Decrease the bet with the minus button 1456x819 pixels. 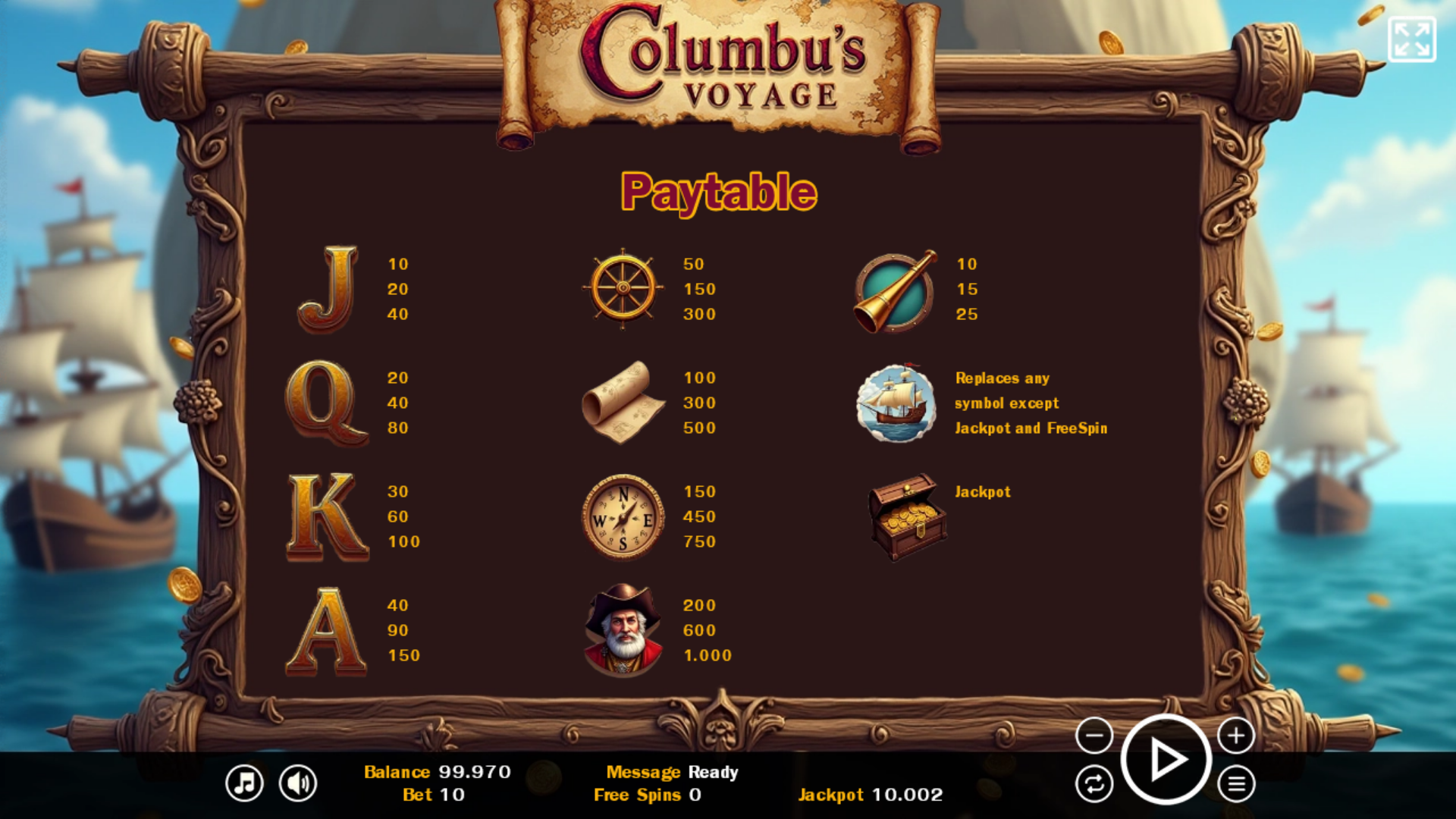tap(1094, 735)
